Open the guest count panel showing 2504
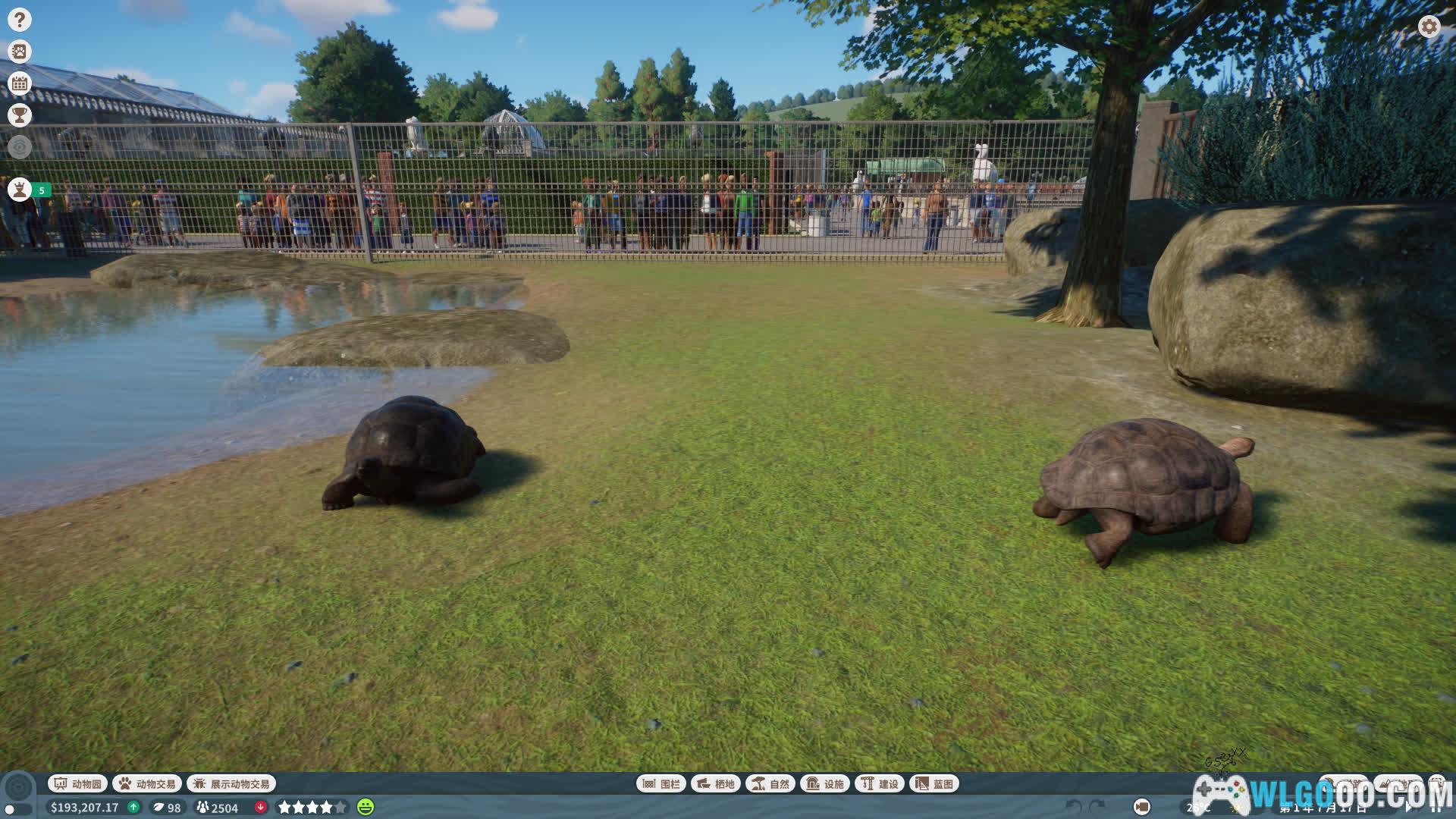1456x819 pixels. 218,808
